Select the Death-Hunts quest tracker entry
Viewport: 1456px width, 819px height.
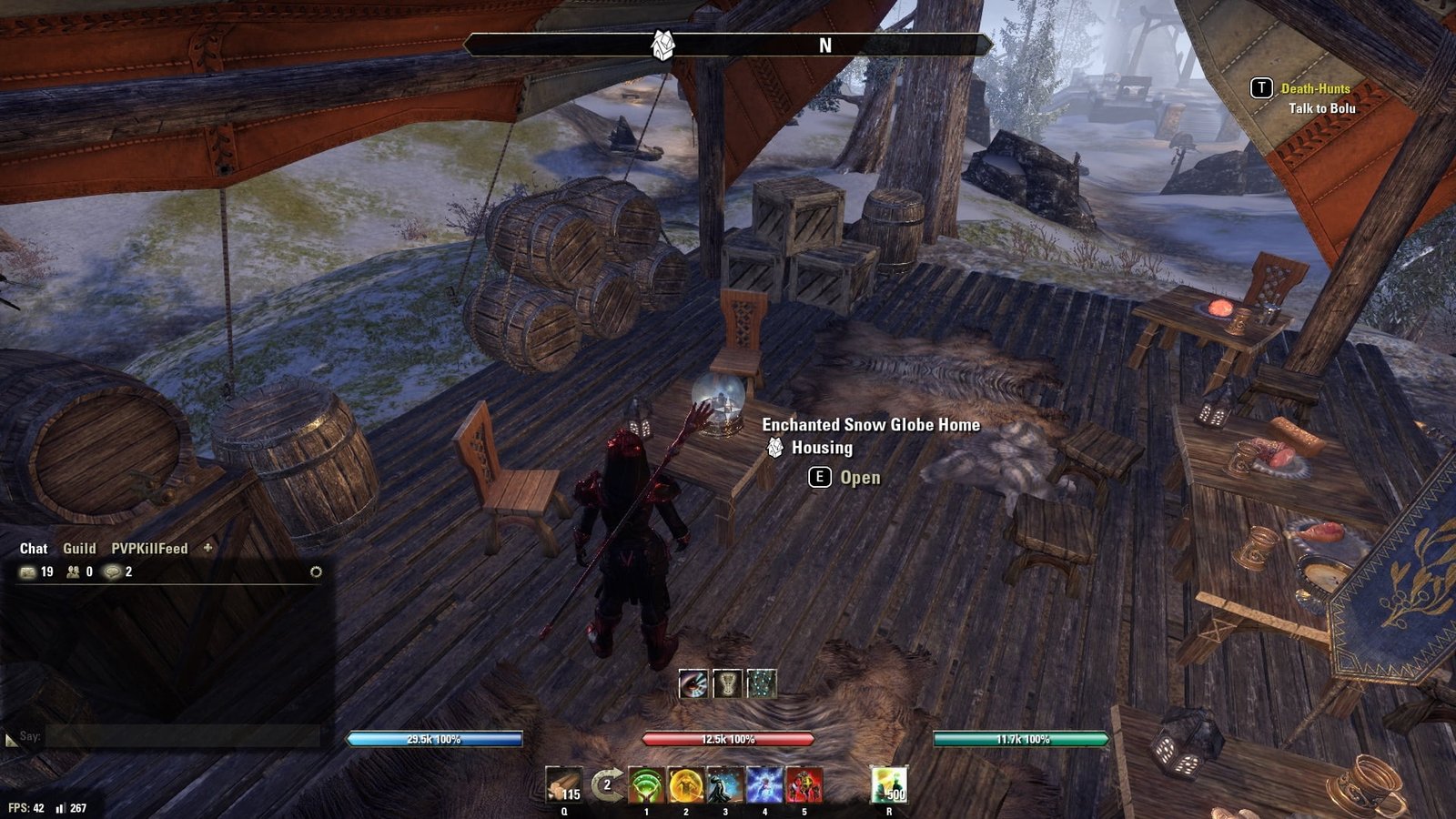click(1315, 88)
